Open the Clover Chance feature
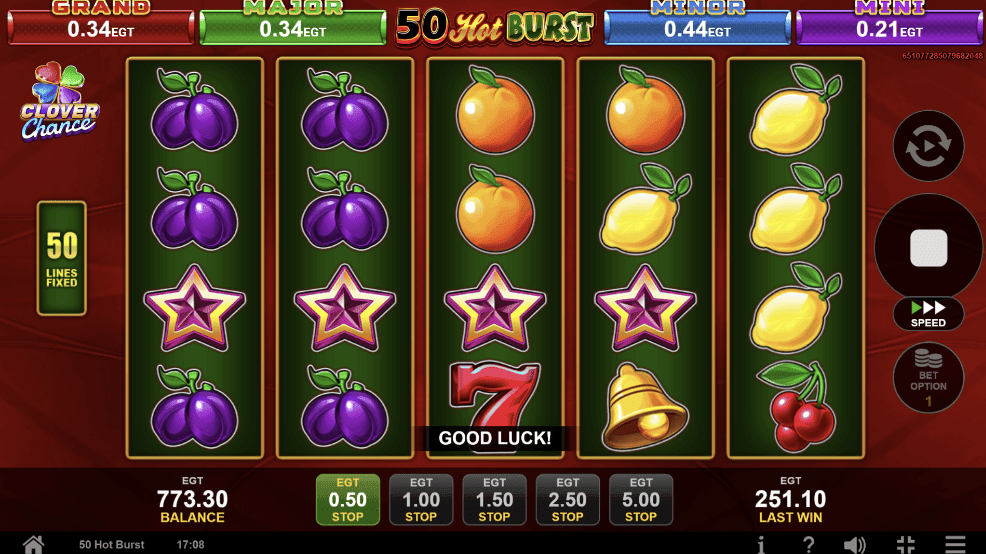 [x=59, y=104]
